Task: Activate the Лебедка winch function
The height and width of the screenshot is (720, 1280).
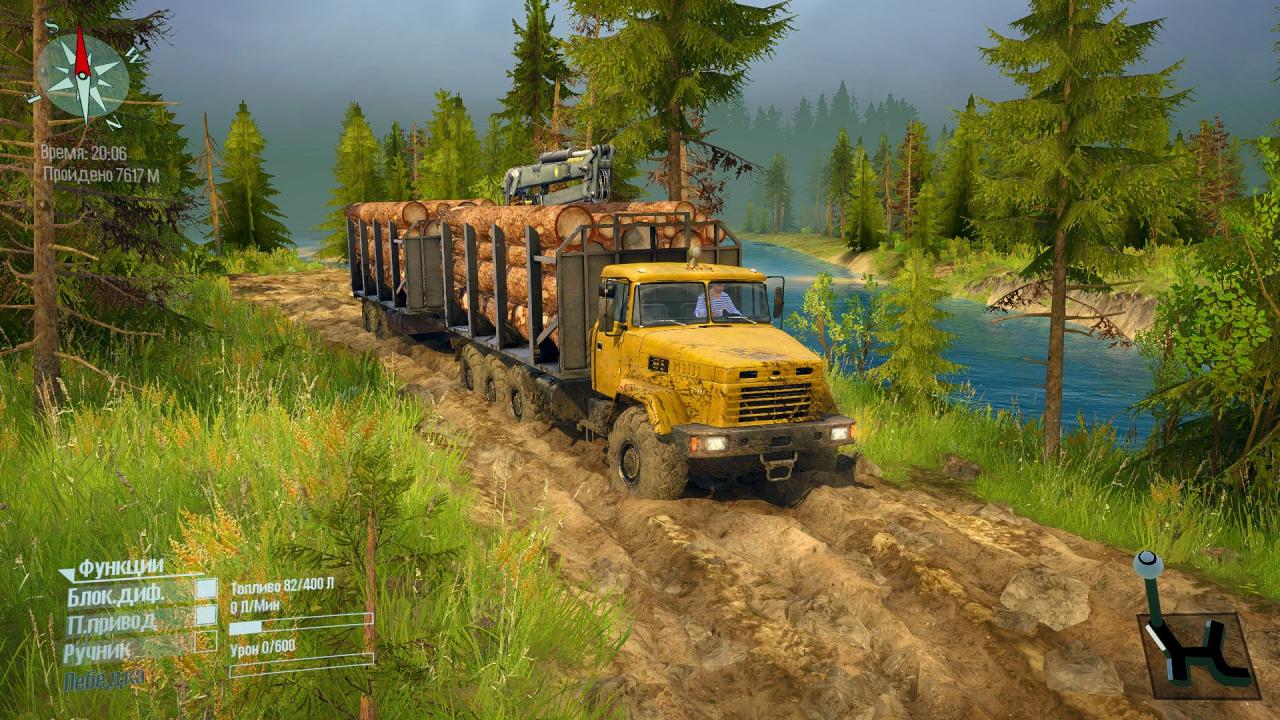Action: [103, 680]
